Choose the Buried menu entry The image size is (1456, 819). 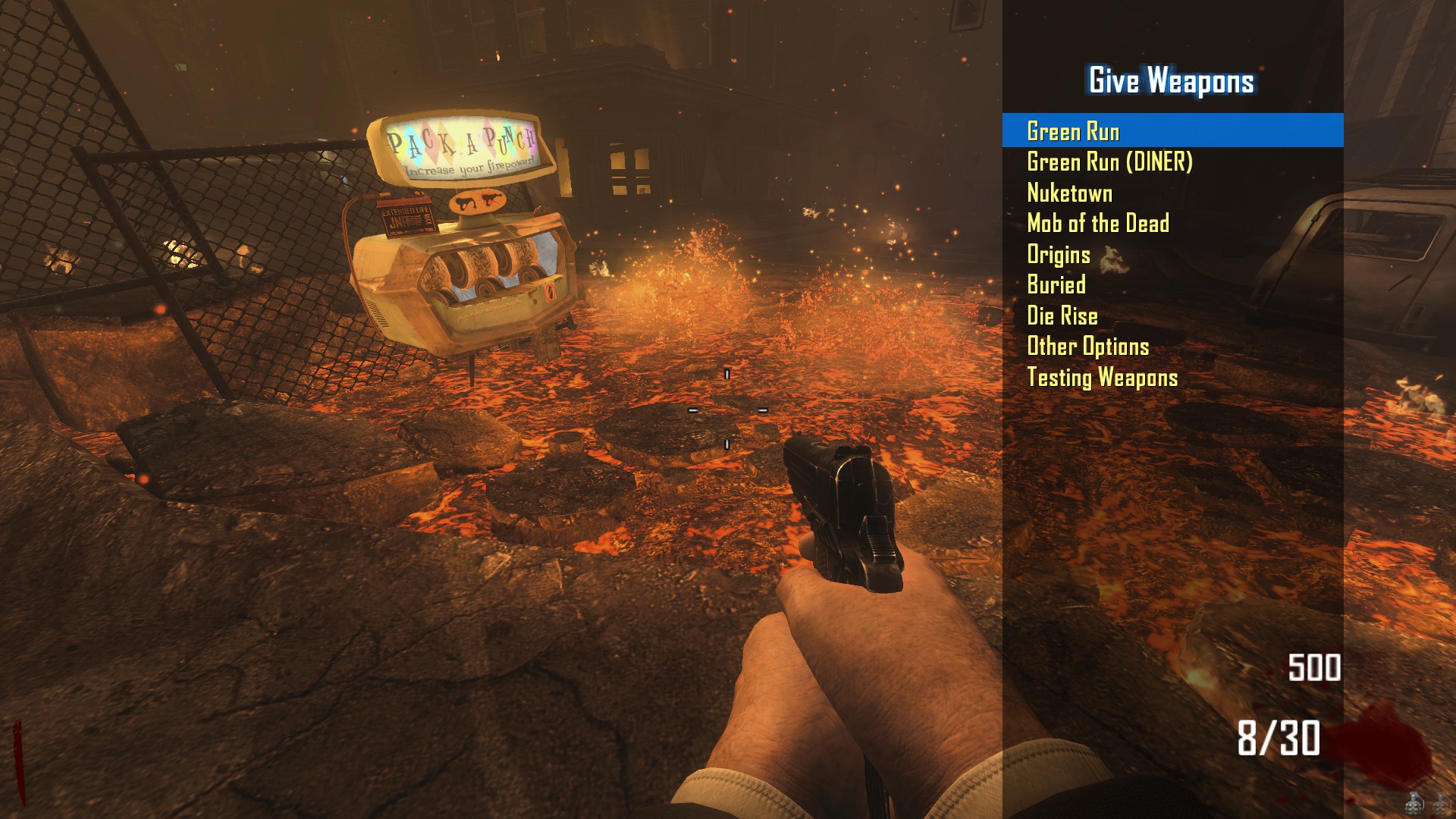click(x=1056, y=284)
